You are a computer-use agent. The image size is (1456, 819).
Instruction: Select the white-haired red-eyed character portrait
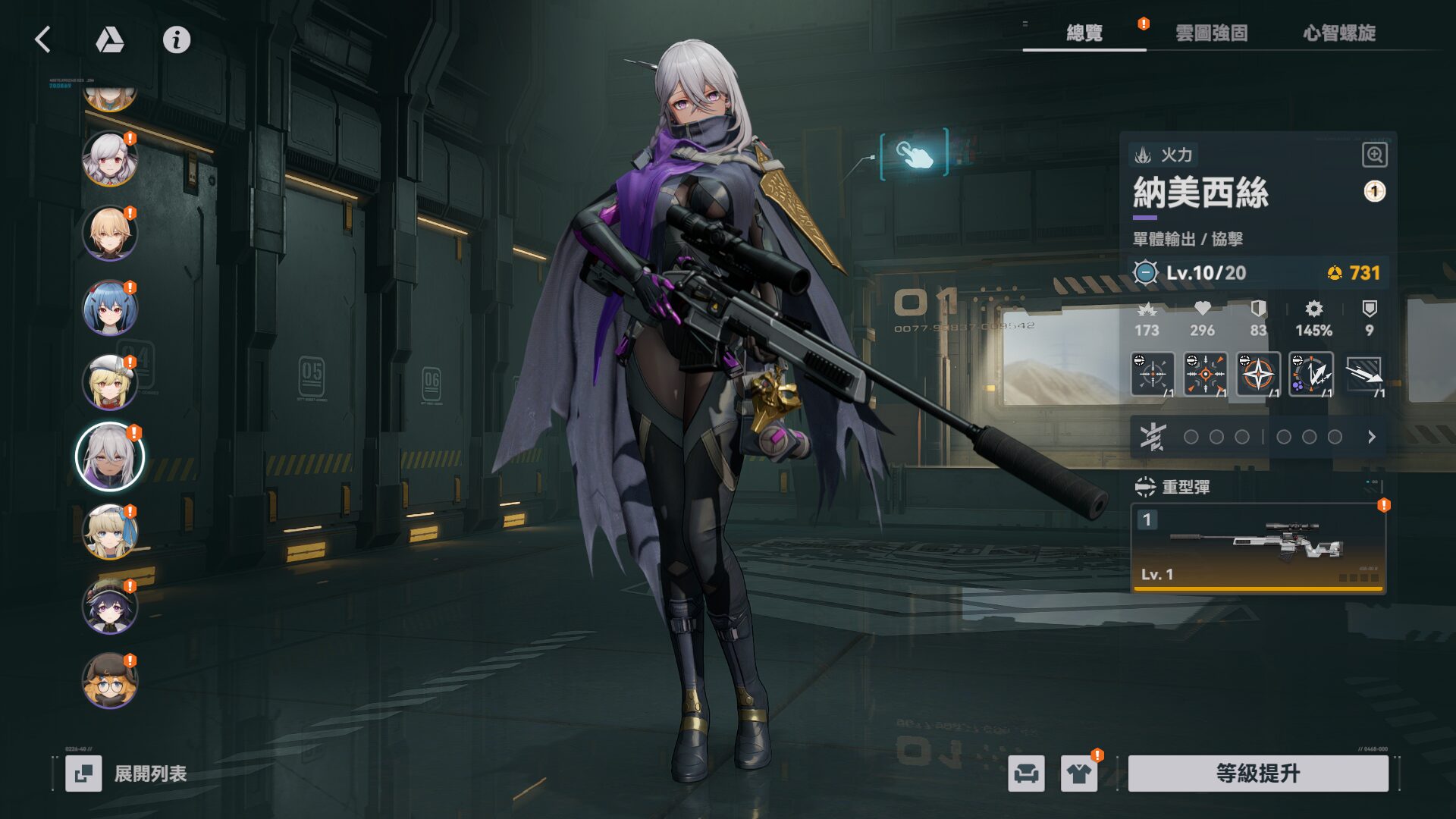110,159
